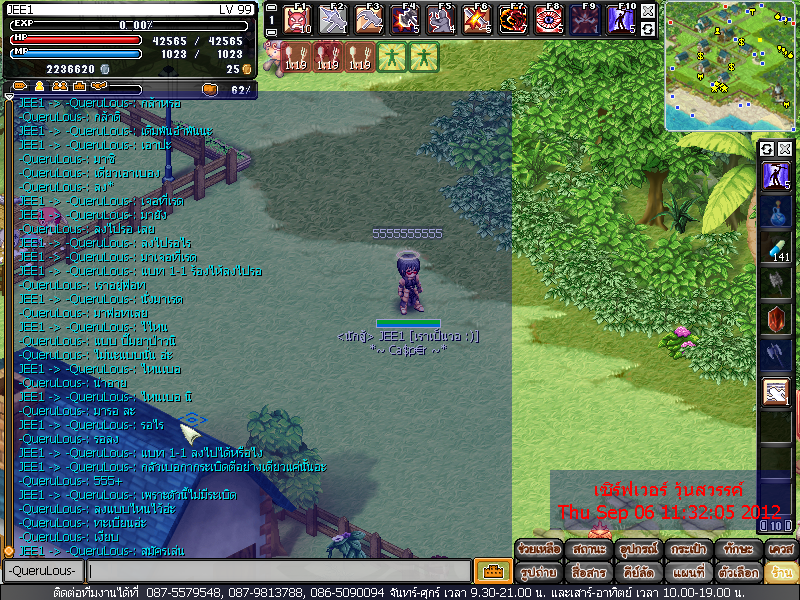Open the กระเป๋า bag inventory
The width and height of the screenshot is (800, 600).
pos(686,550)
